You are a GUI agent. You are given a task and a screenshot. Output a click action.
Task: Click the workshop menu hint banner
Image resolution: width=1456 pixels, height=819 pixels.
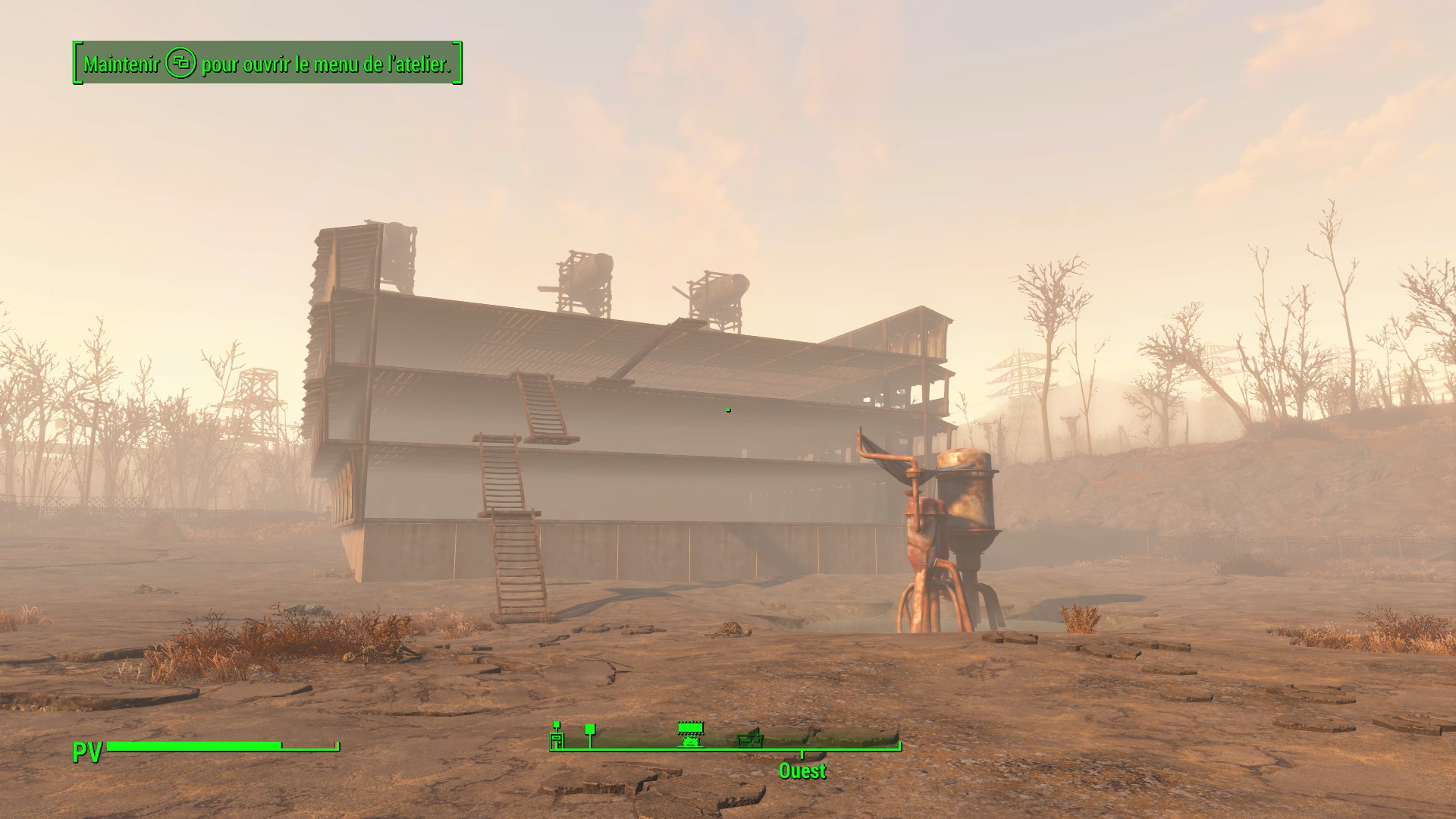[268, 64]
